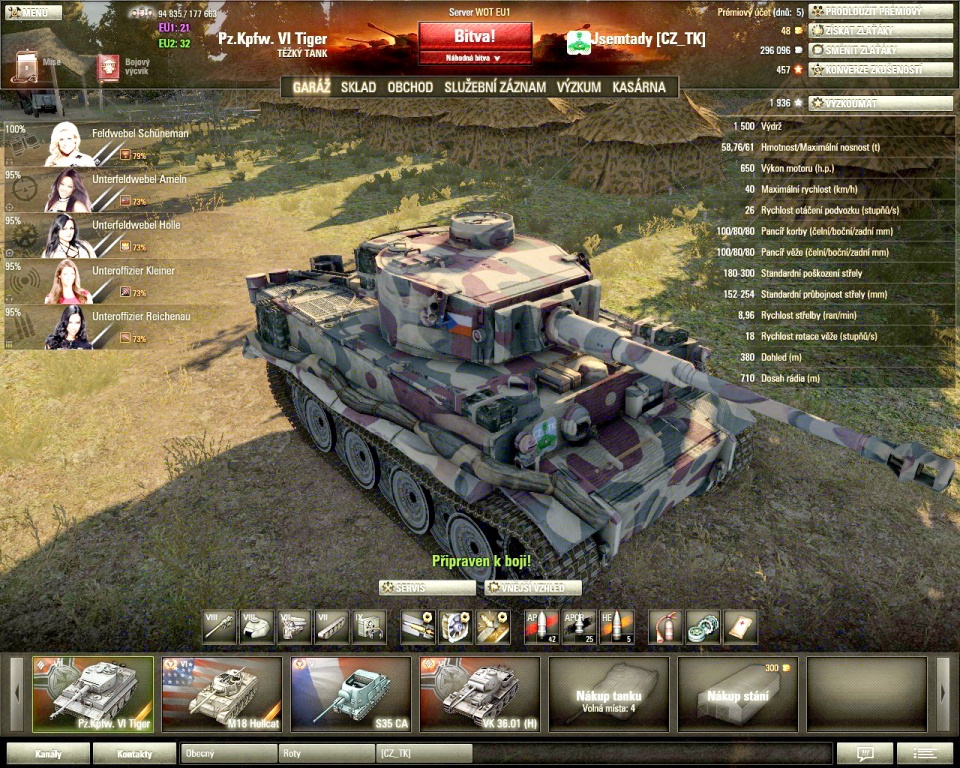The width and height of the screenshot is (960, 768).
Task: Switch to the SKLAD tab
Action: (358, 87)
